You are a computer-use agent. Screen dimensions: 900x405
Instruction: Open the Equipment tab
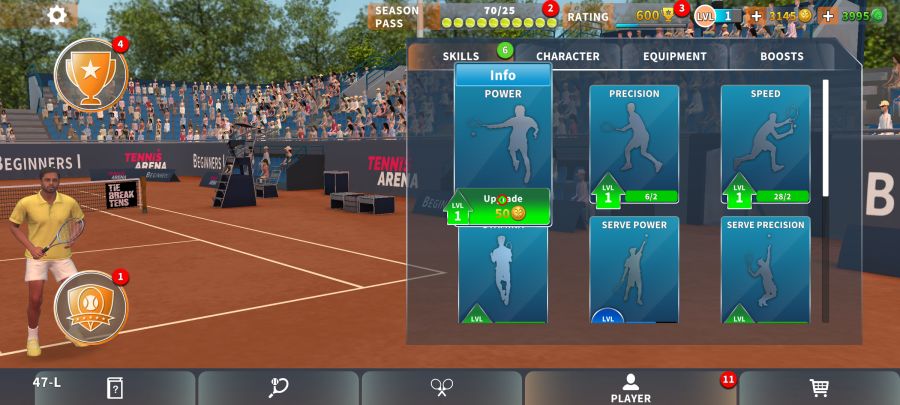pyautogui.click(x=674, y=57)
